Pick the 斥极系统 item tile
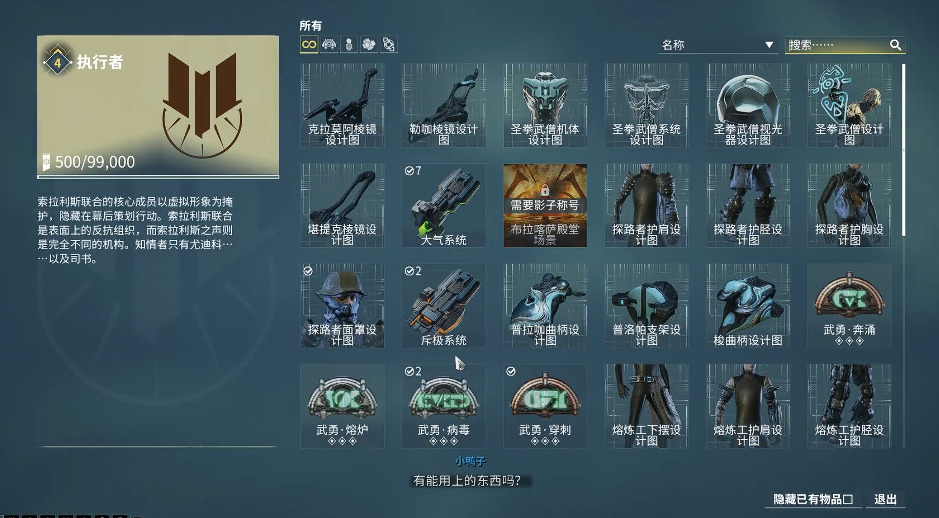This screenshot has height=518, width=939. click(443, 306)
